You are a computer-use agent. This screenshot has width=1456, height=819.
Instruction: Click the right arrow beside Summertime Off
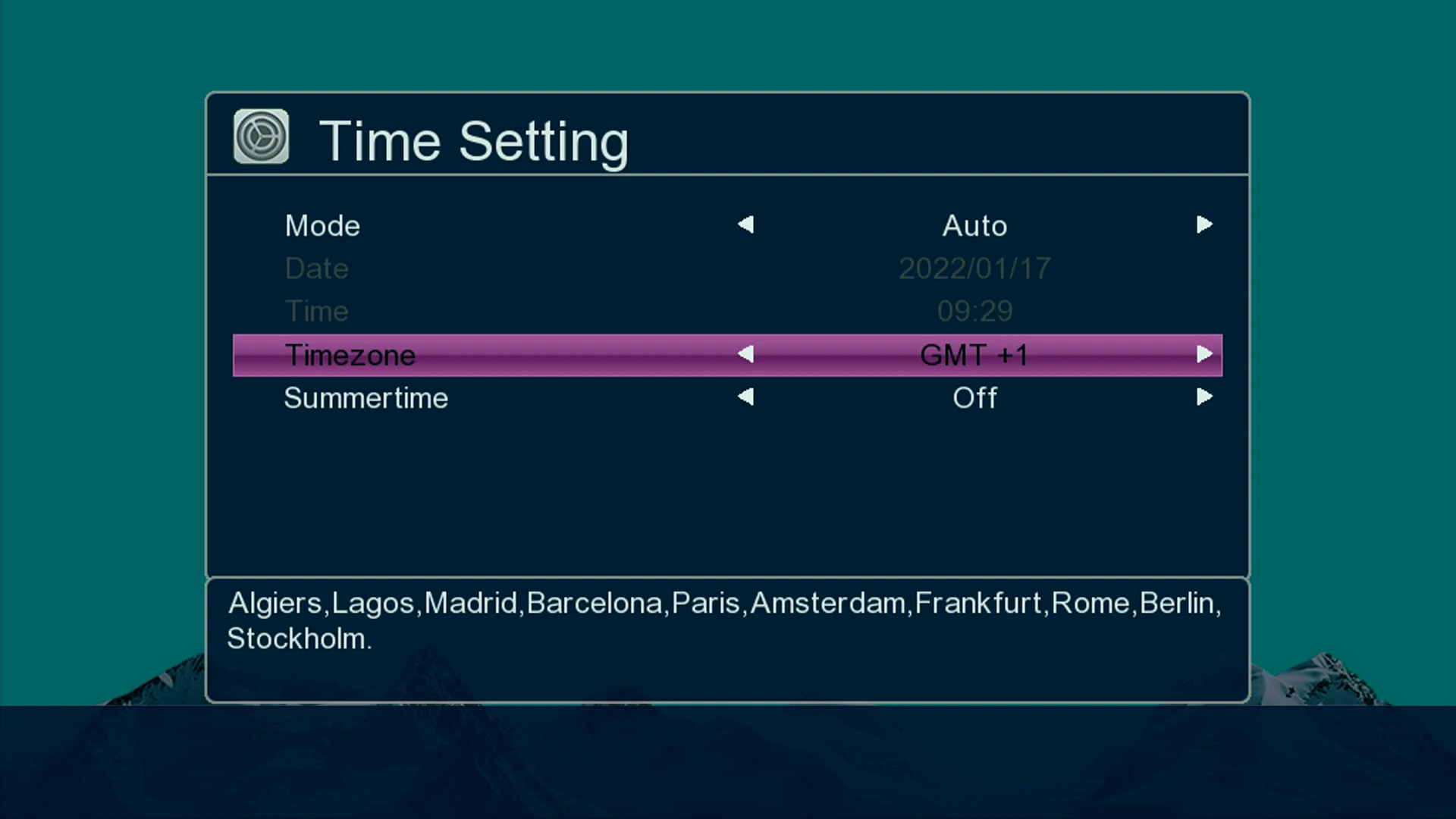1204,397
